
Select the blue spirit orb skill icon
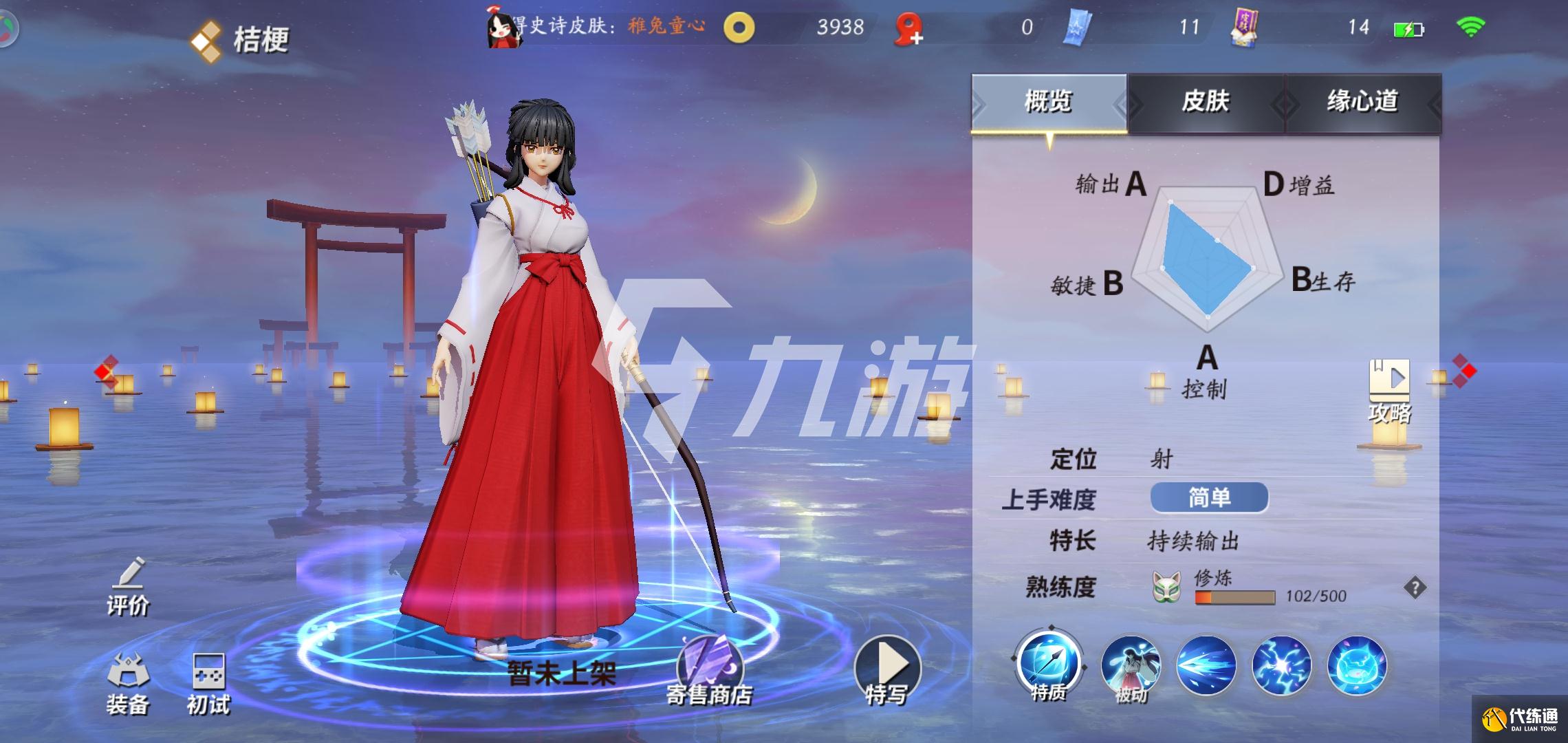pyautogui.click(x=1357, y=666)
